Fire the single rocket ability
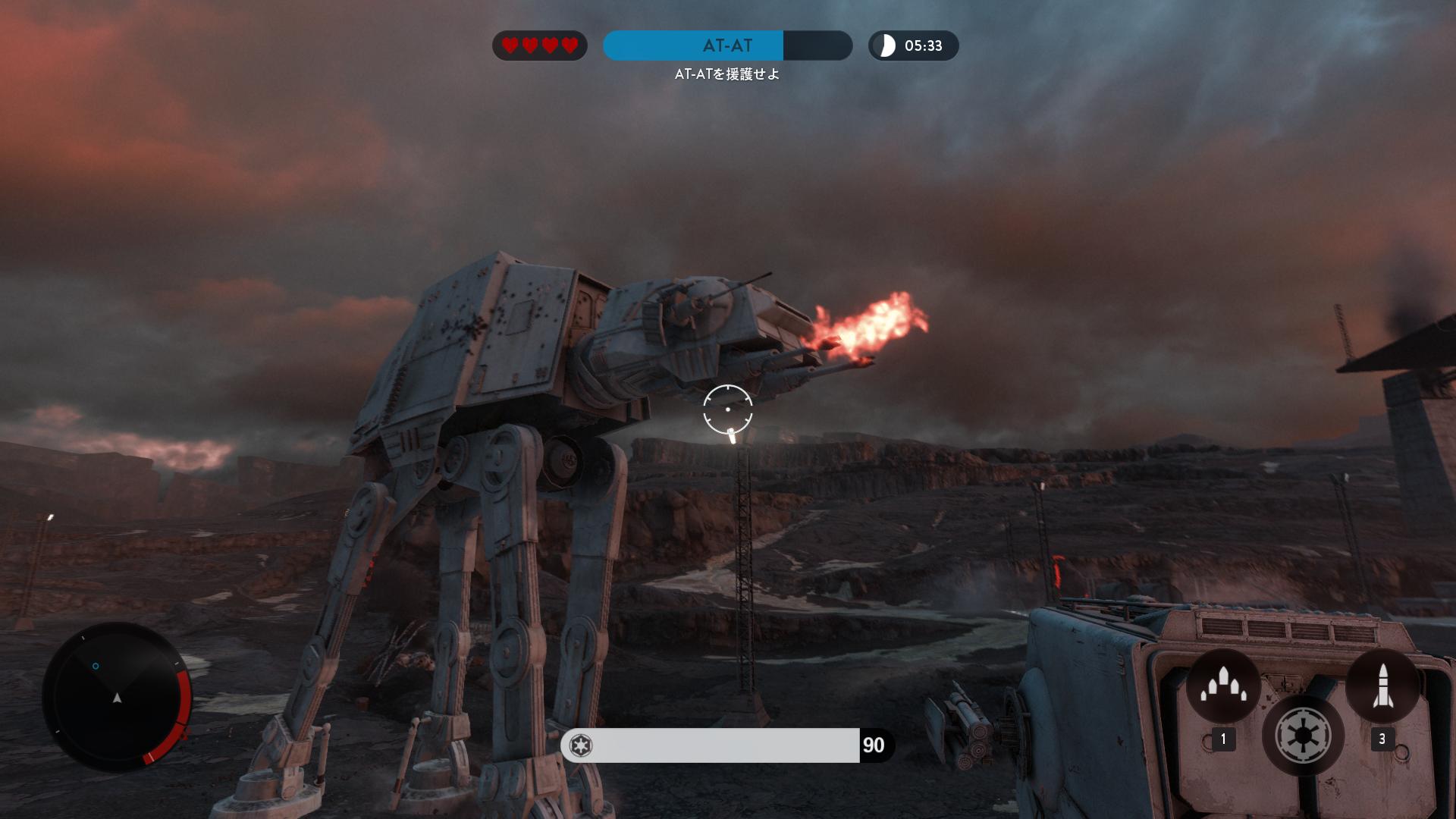Screen dimensions: 1456x819 (1382, 686)
